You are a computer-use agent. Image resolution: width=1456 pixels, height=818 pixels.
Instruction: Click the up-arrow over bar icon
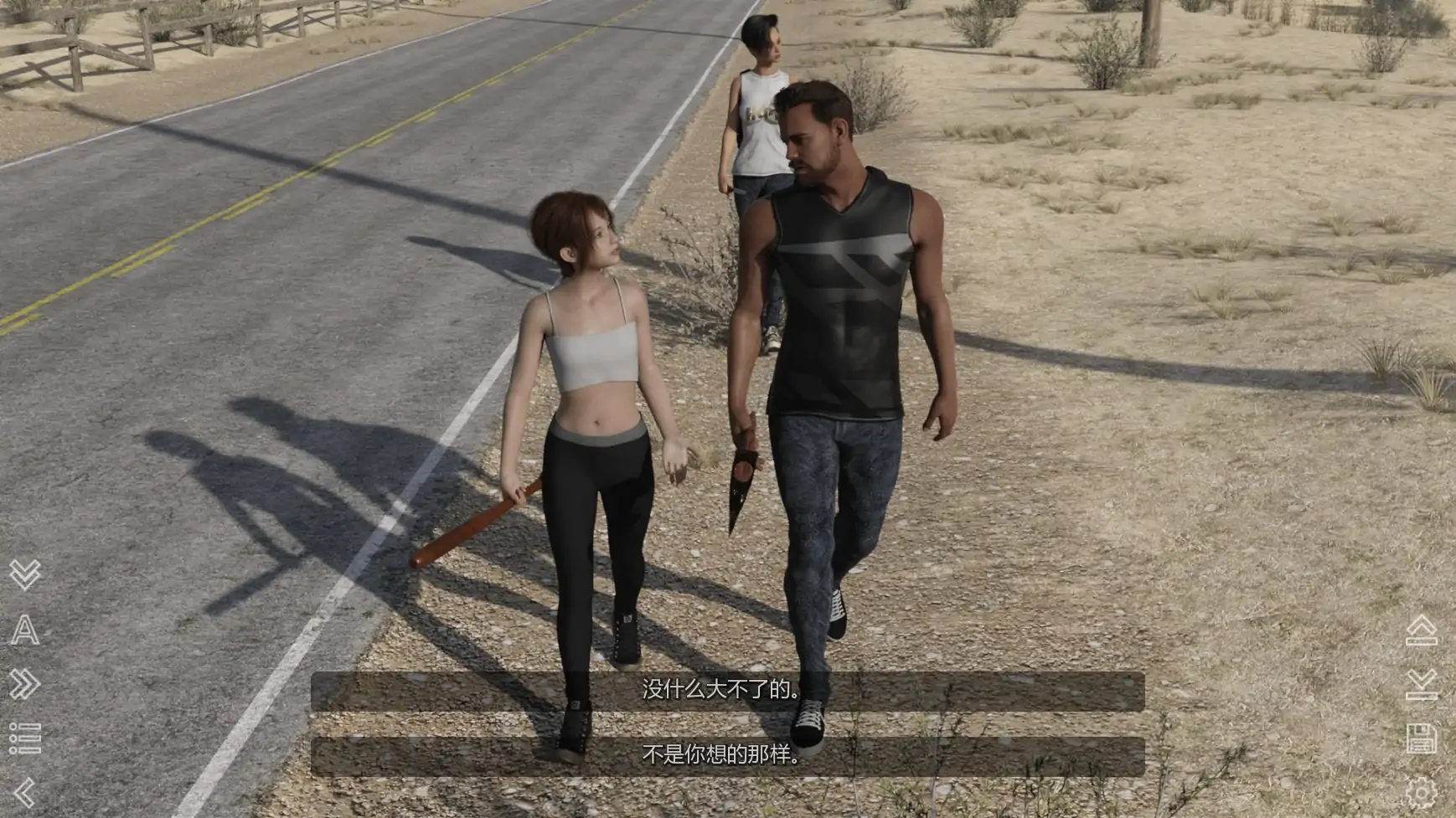(1422, 631)
